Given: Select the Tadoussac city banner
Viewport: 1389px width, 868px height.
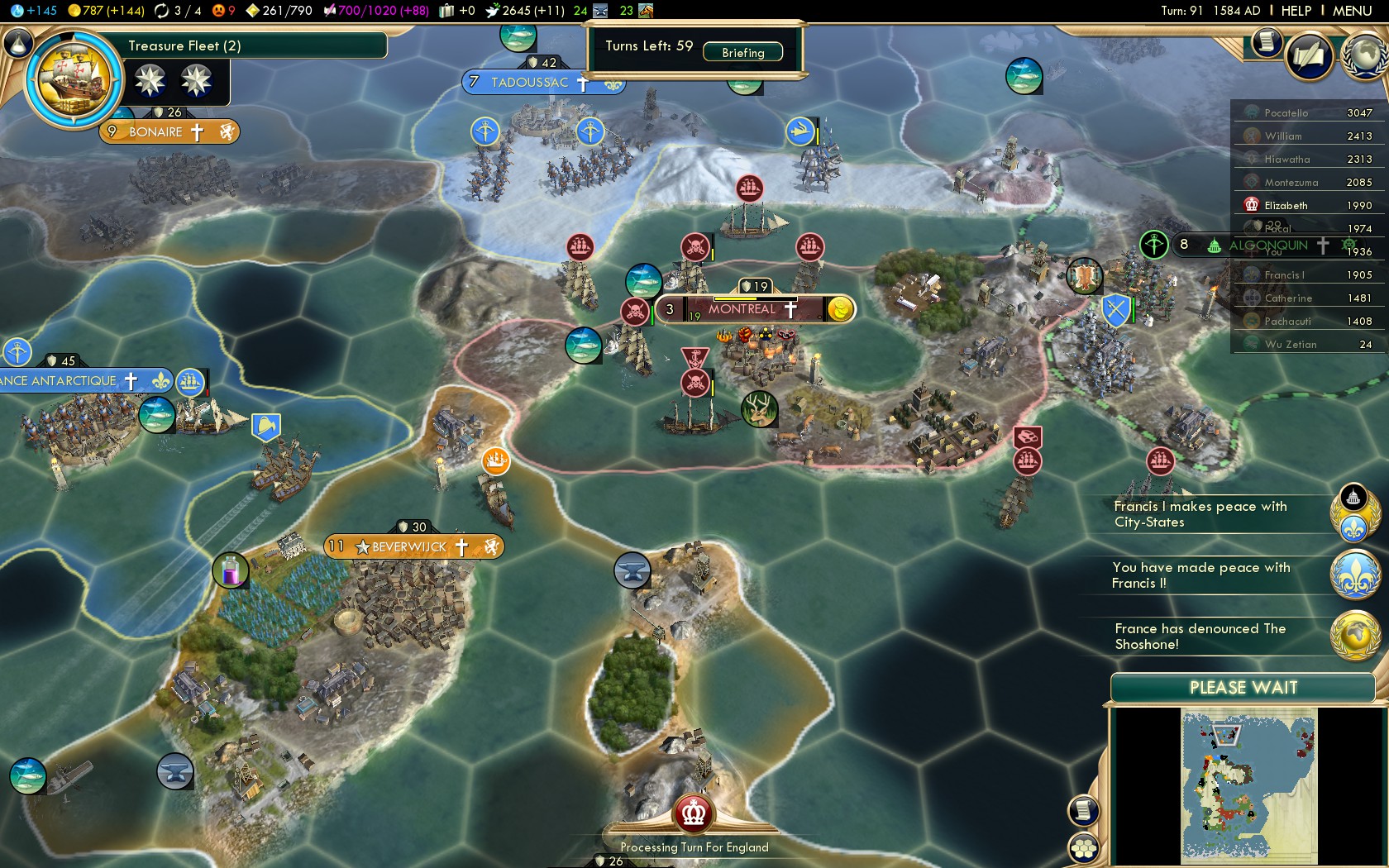Looking at the screenshot, I should tap(529, 83).
